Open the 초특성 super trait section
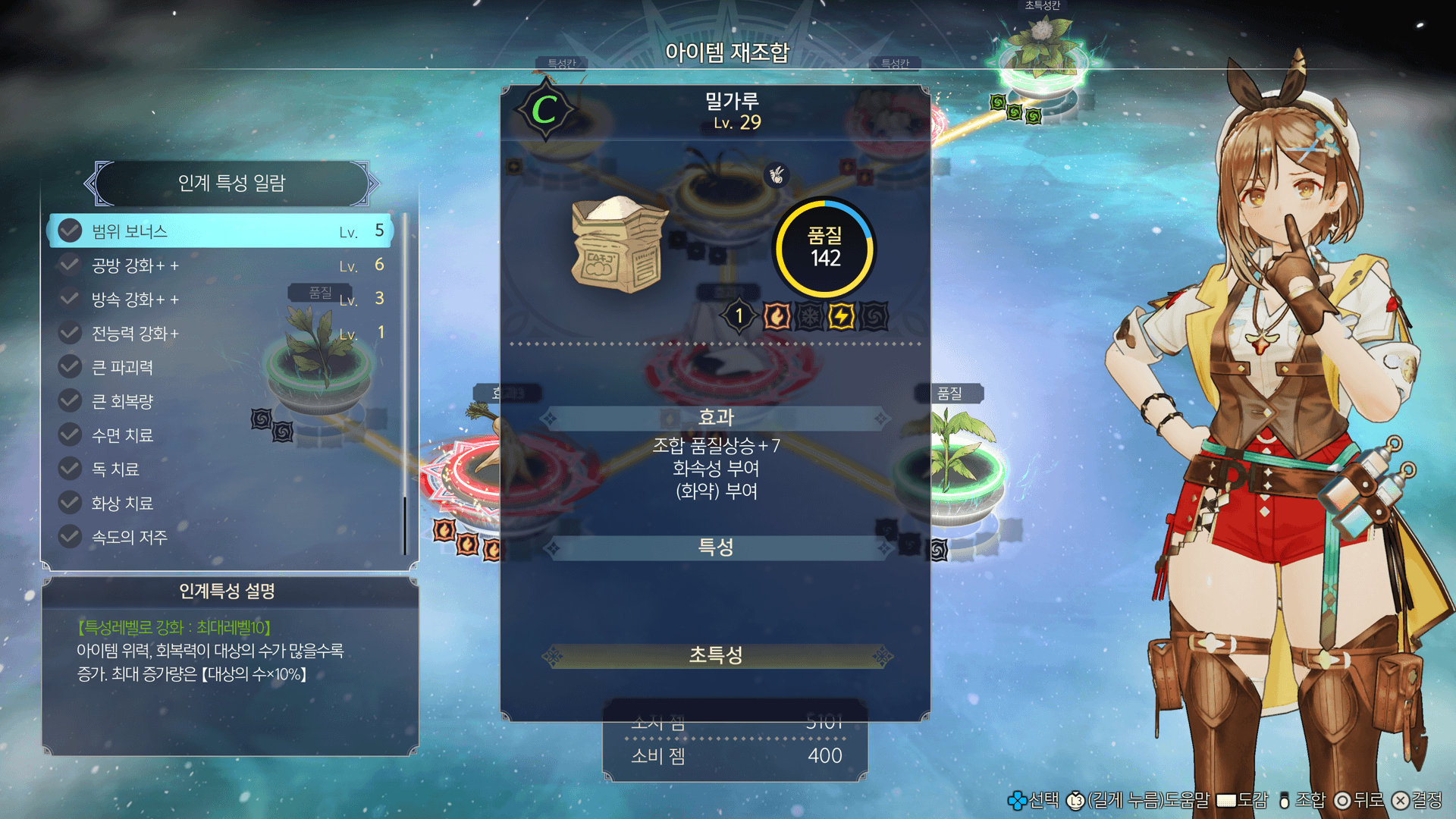Viewport: 1456px width, 819px height. pyautogui.click(x=716, y=655)
